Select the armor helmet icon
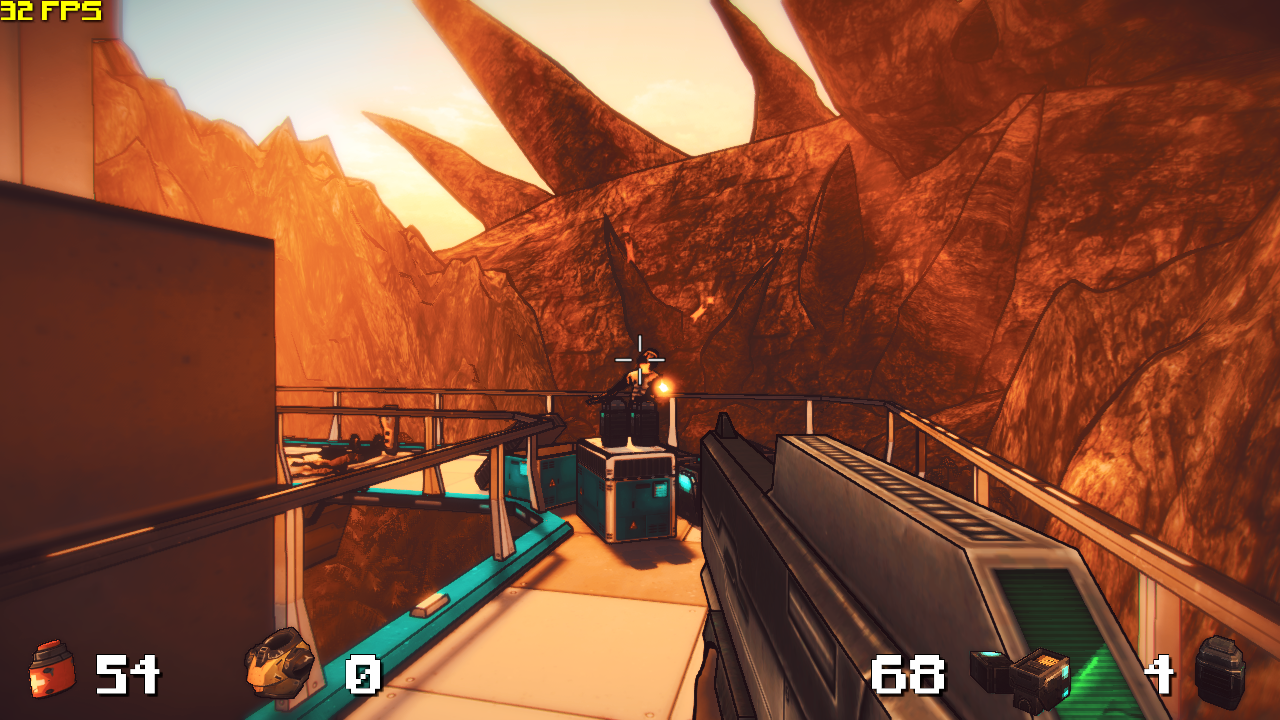 pyautogui.click(x=279, y=662)
